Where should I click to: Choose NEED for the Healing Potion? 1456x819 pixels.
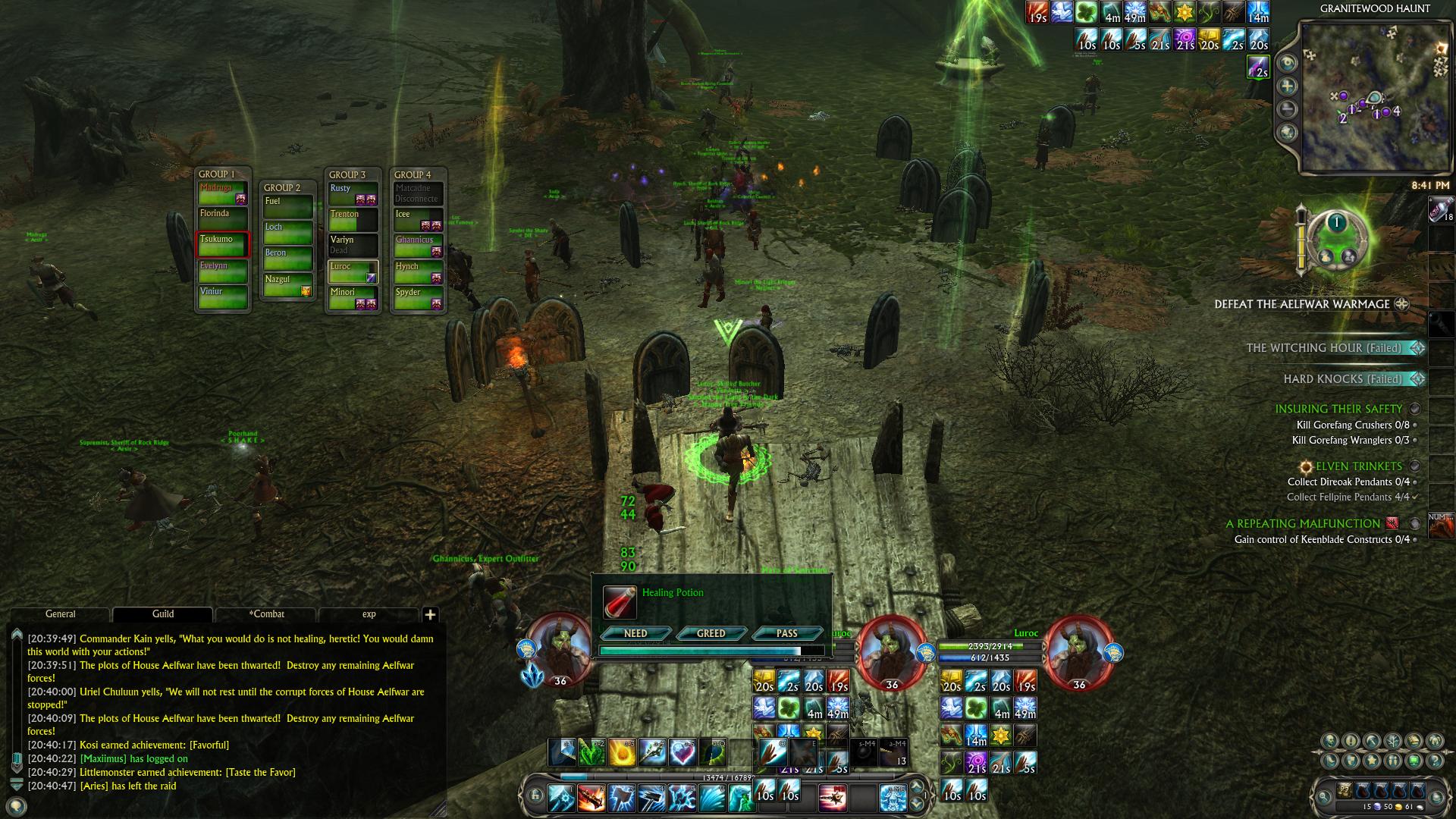(635, 633)
